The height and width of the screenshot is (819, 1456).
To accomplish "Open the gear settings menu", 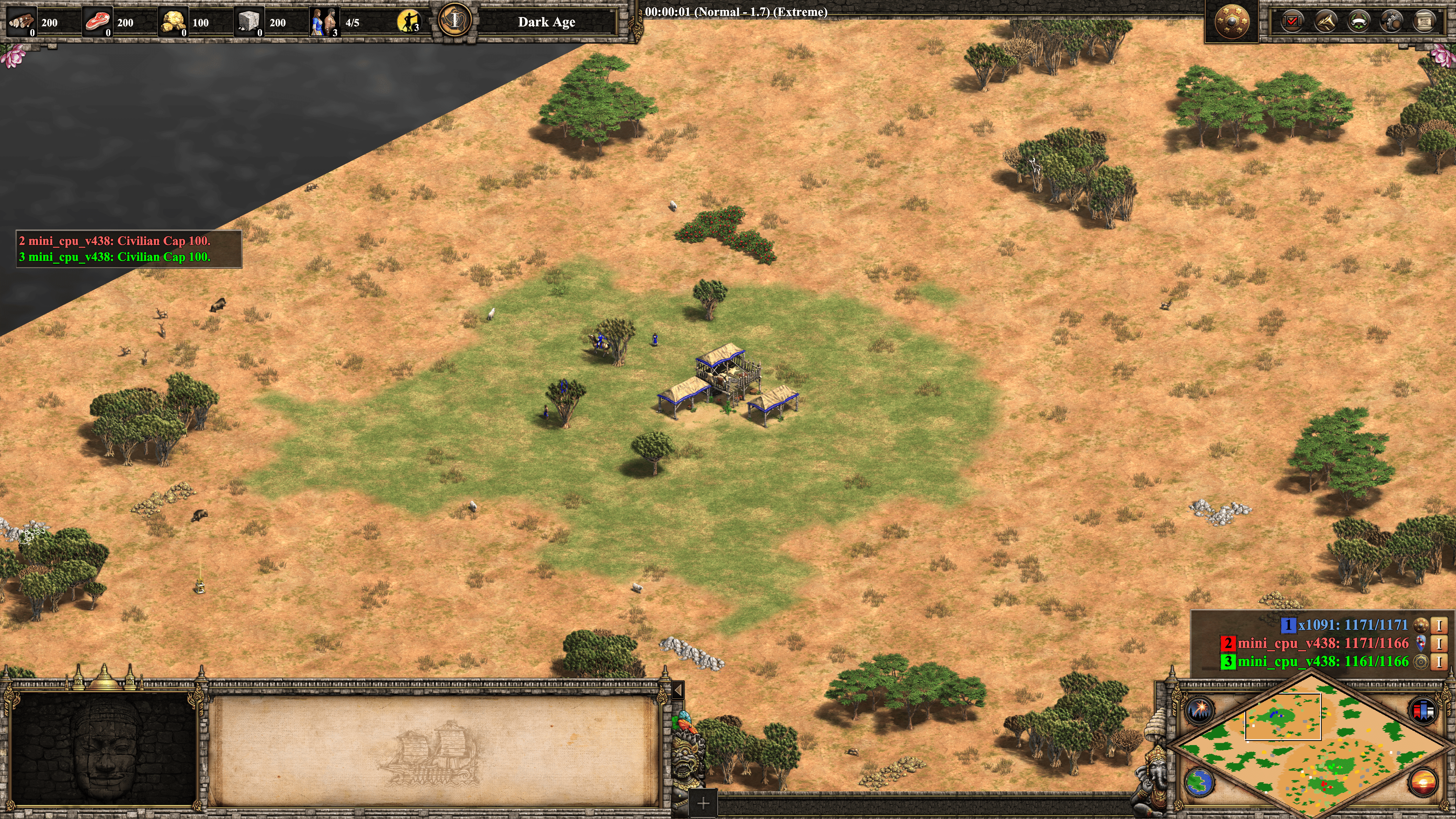I will 1391,22.
